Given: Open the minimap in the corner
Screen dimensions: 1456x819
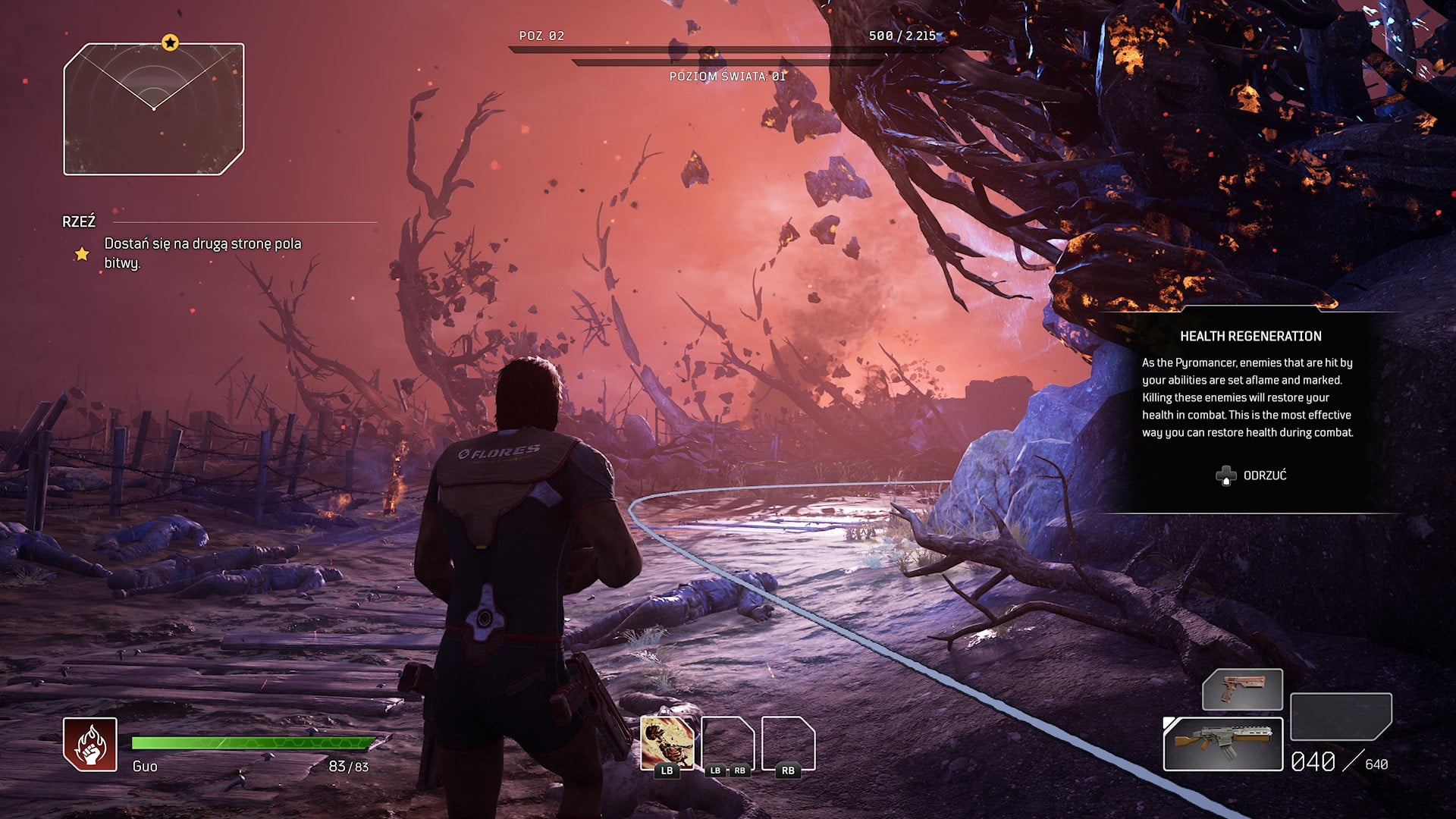Looking at the screenshot, I should [x=154, y=109].
